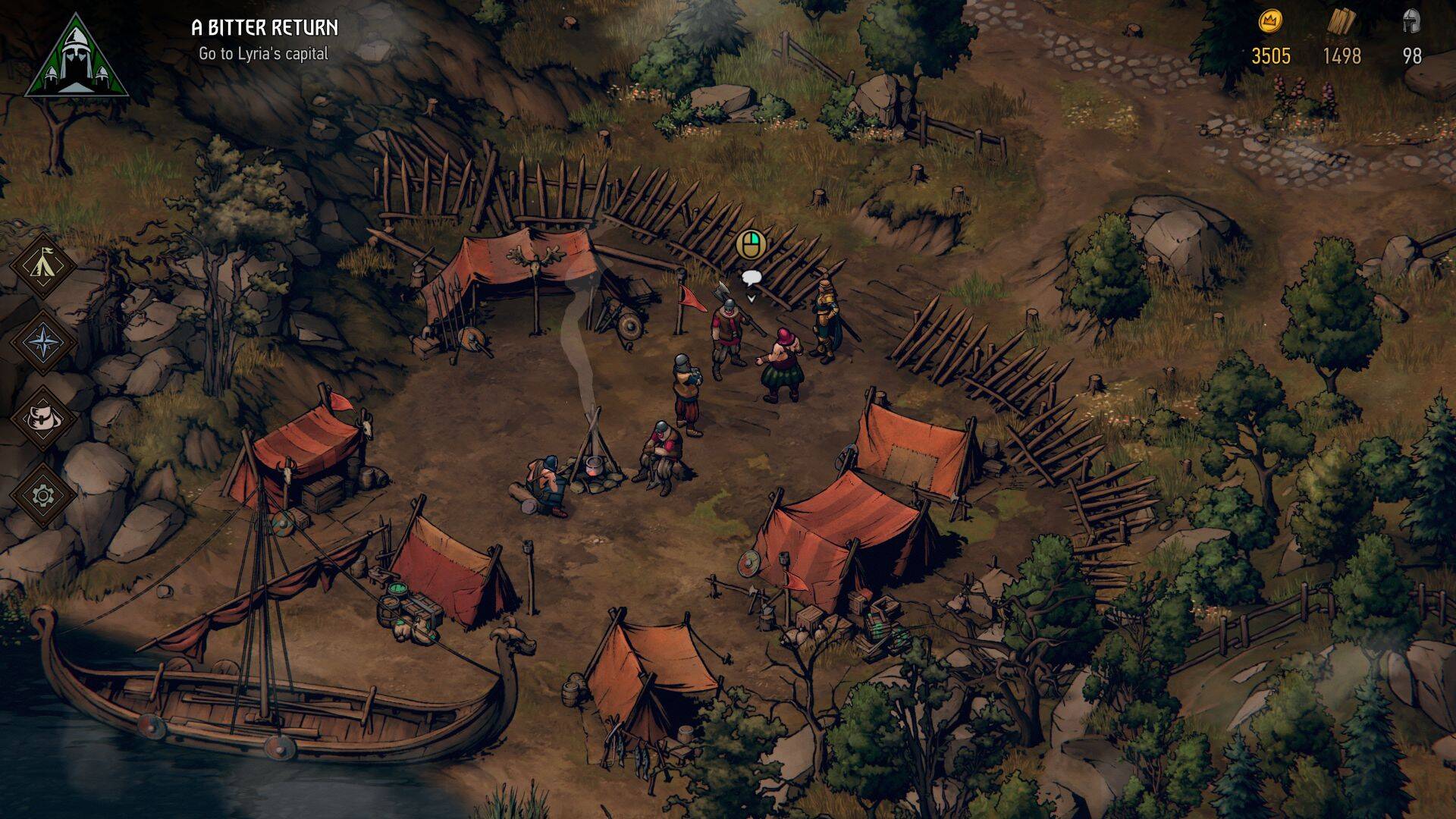Select the A Bitter Return quest tracker
The height and width of the screenshot is (819, 1456).
[x=264, y=28]
